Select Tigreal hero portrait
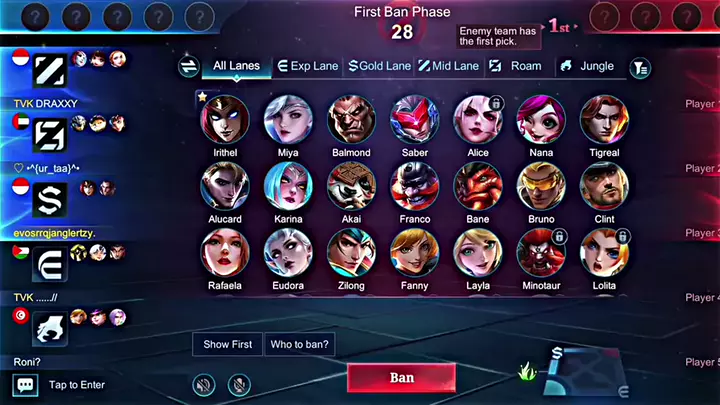This screenshot has height=405, width=720. click(x=604, y=120)
